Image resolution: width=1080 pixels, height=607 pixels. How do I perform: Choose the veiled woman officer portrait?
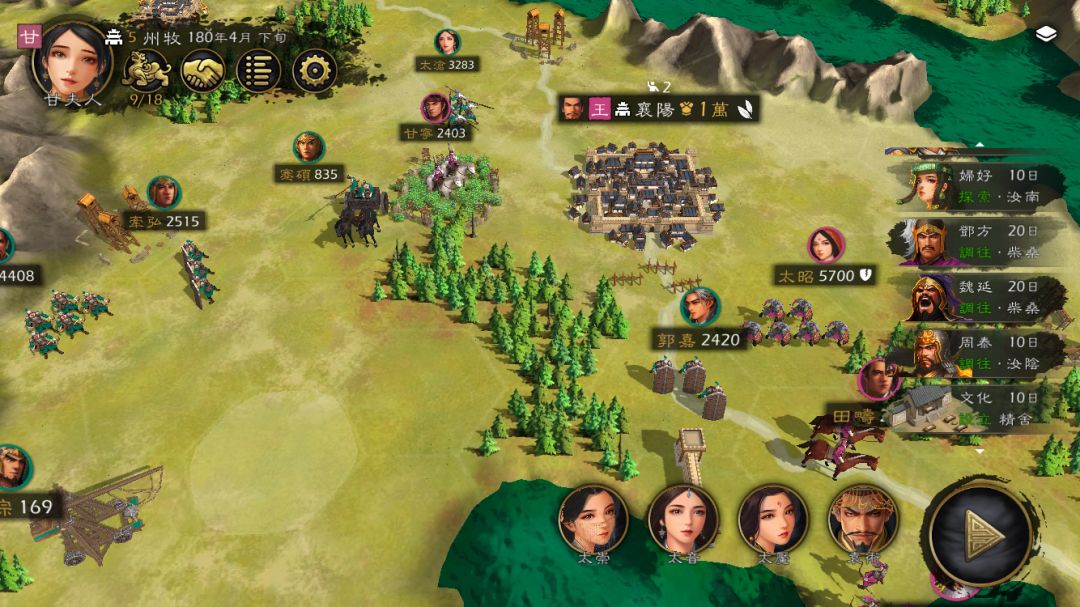click(x=593, y=519)
